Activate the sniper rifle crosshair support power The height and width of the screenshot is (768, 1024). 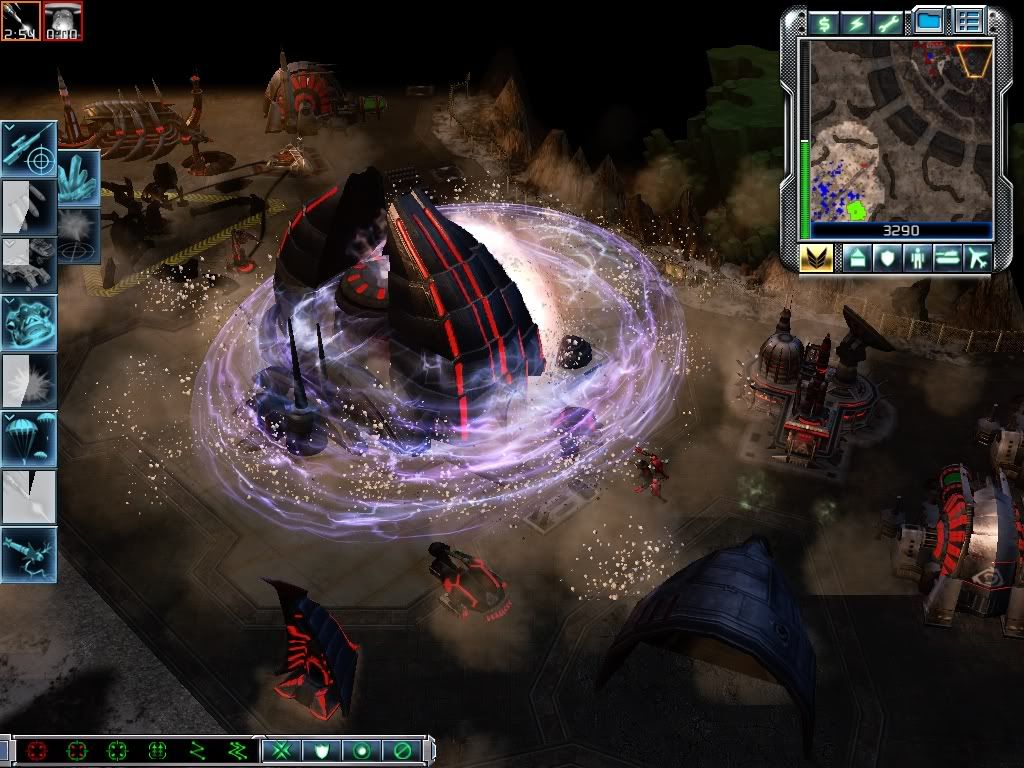pyautogui.click(x=28, y=147)
